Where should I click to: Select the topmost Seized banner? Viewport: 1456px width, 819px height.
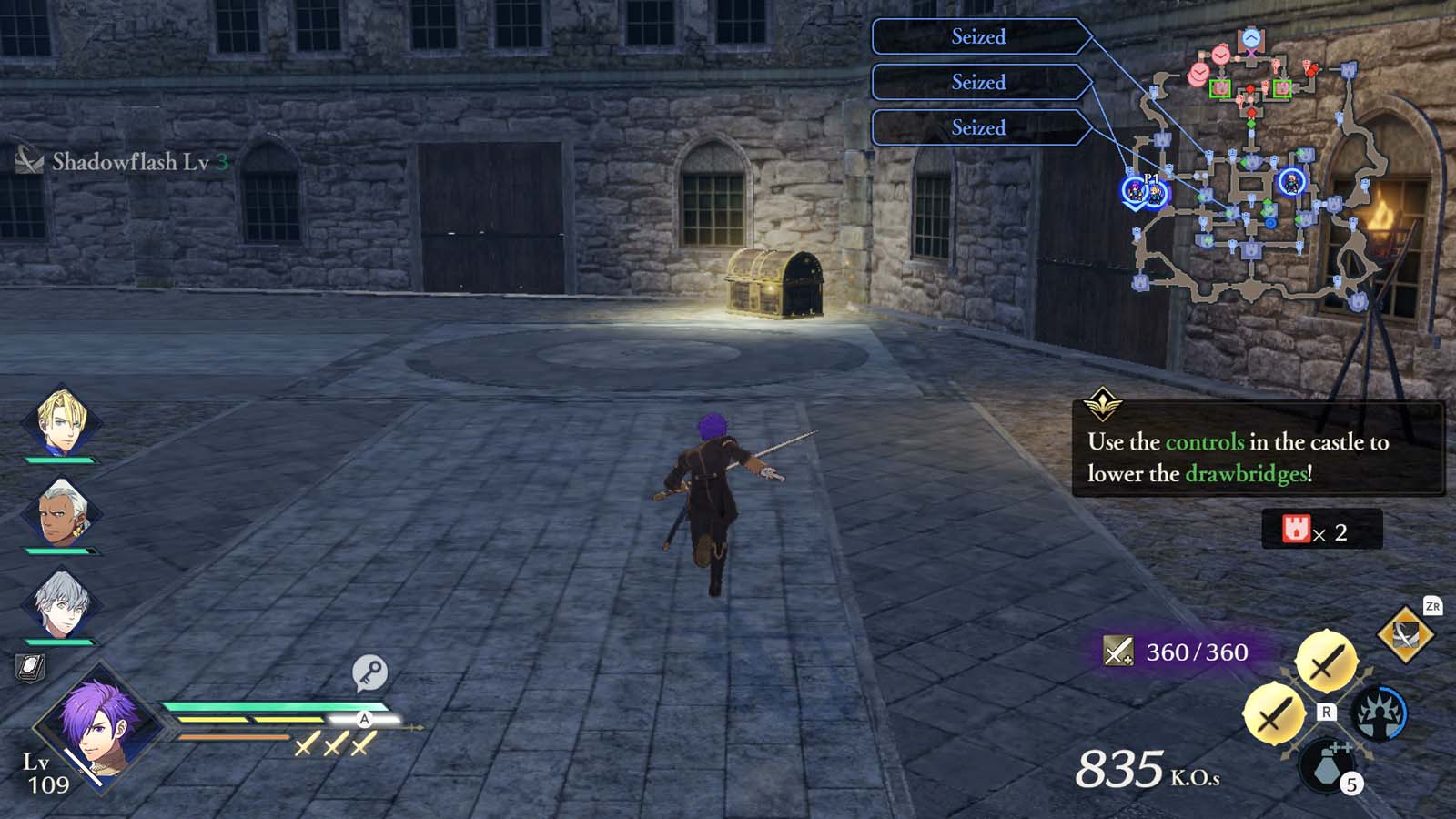tap(978, 36)
